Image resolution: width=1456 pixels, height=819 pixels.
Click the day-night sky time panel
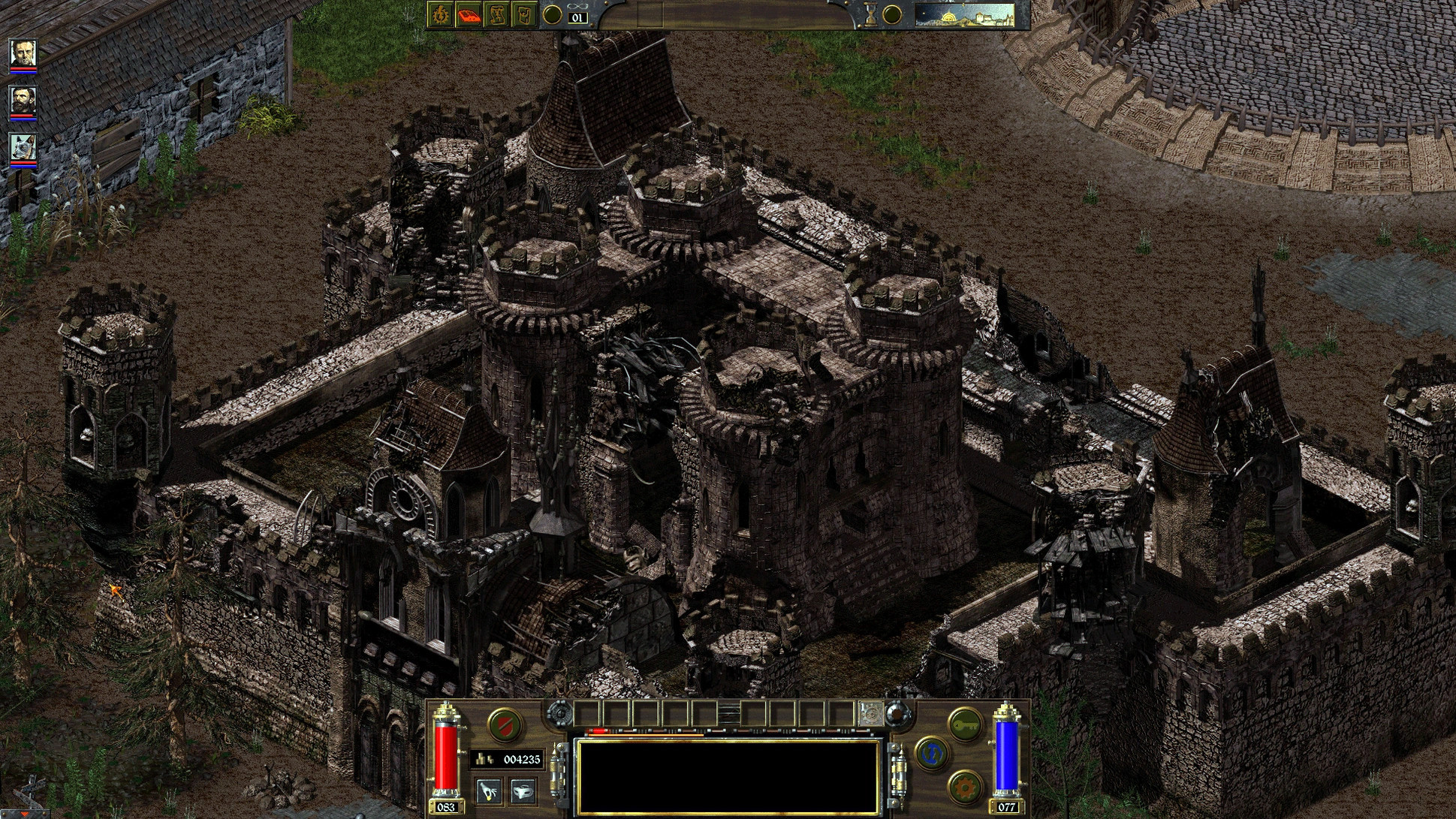pos(965,14)
